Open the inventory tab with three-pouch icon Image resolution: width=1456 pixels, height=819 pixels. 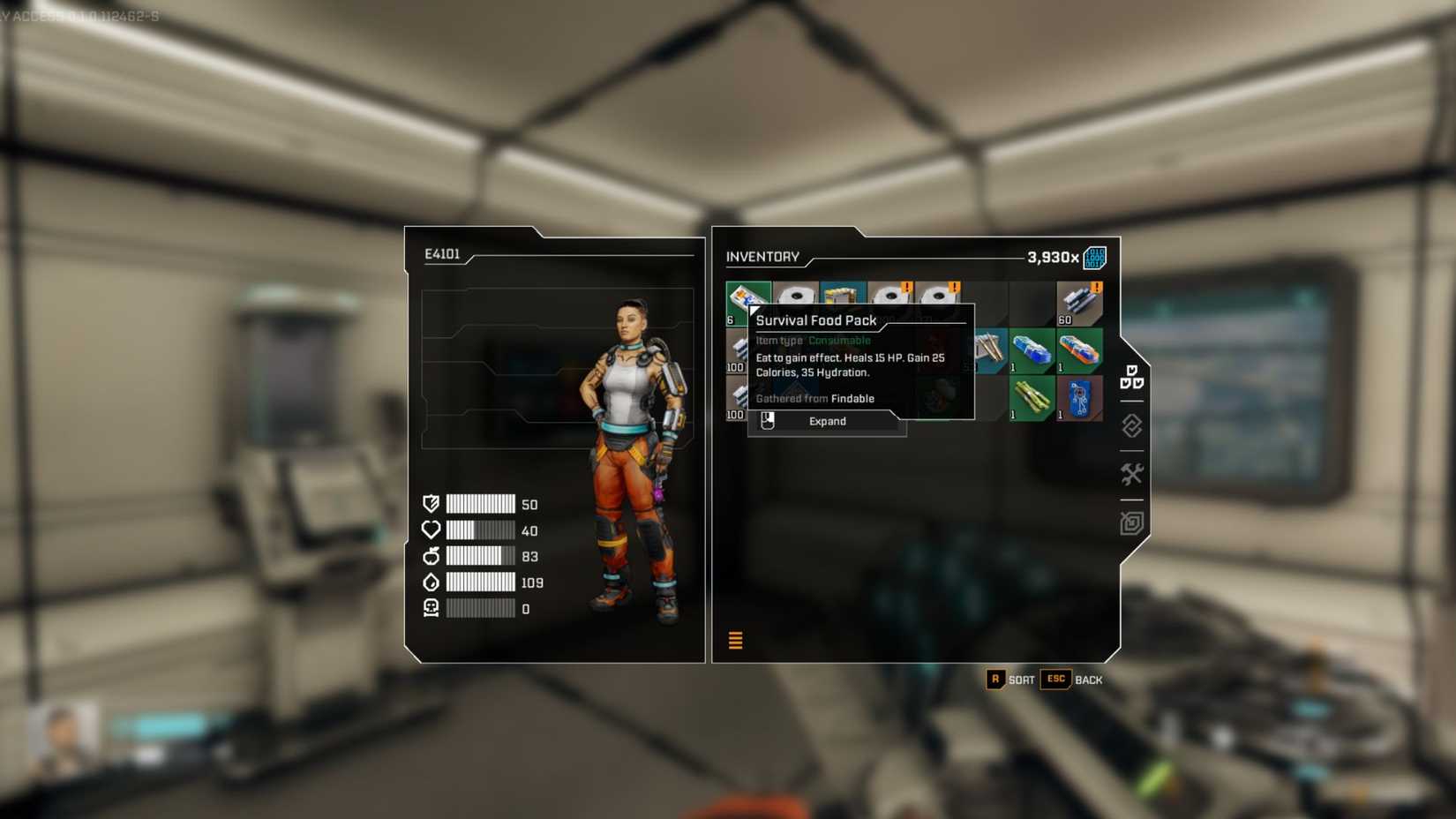(x=1131, y=377)
